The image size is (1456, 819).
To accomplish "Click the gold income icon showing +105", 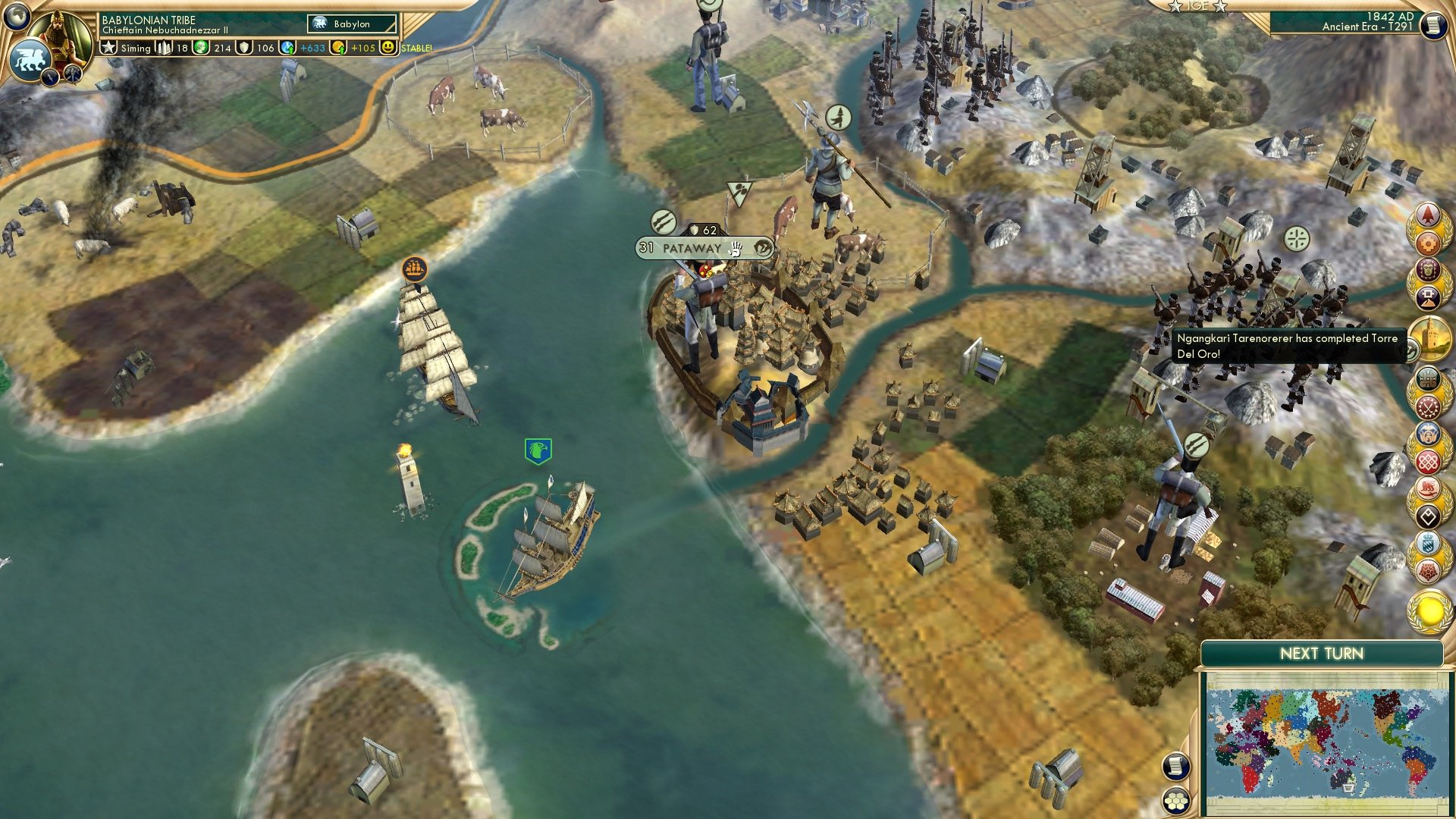I will (338, 48).
